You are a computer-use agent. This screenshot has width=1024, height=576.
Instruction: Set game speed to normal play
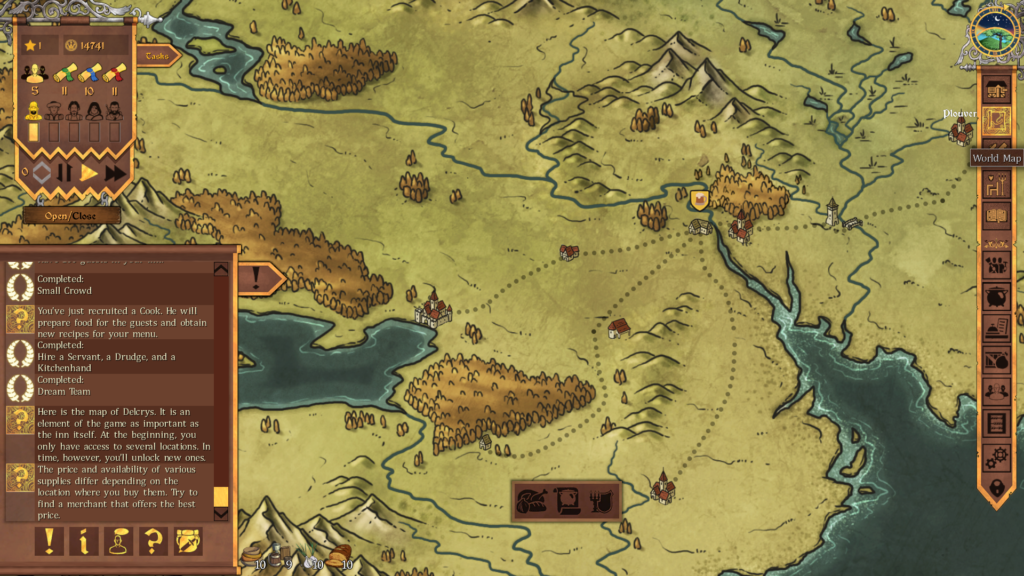point(89,173)
